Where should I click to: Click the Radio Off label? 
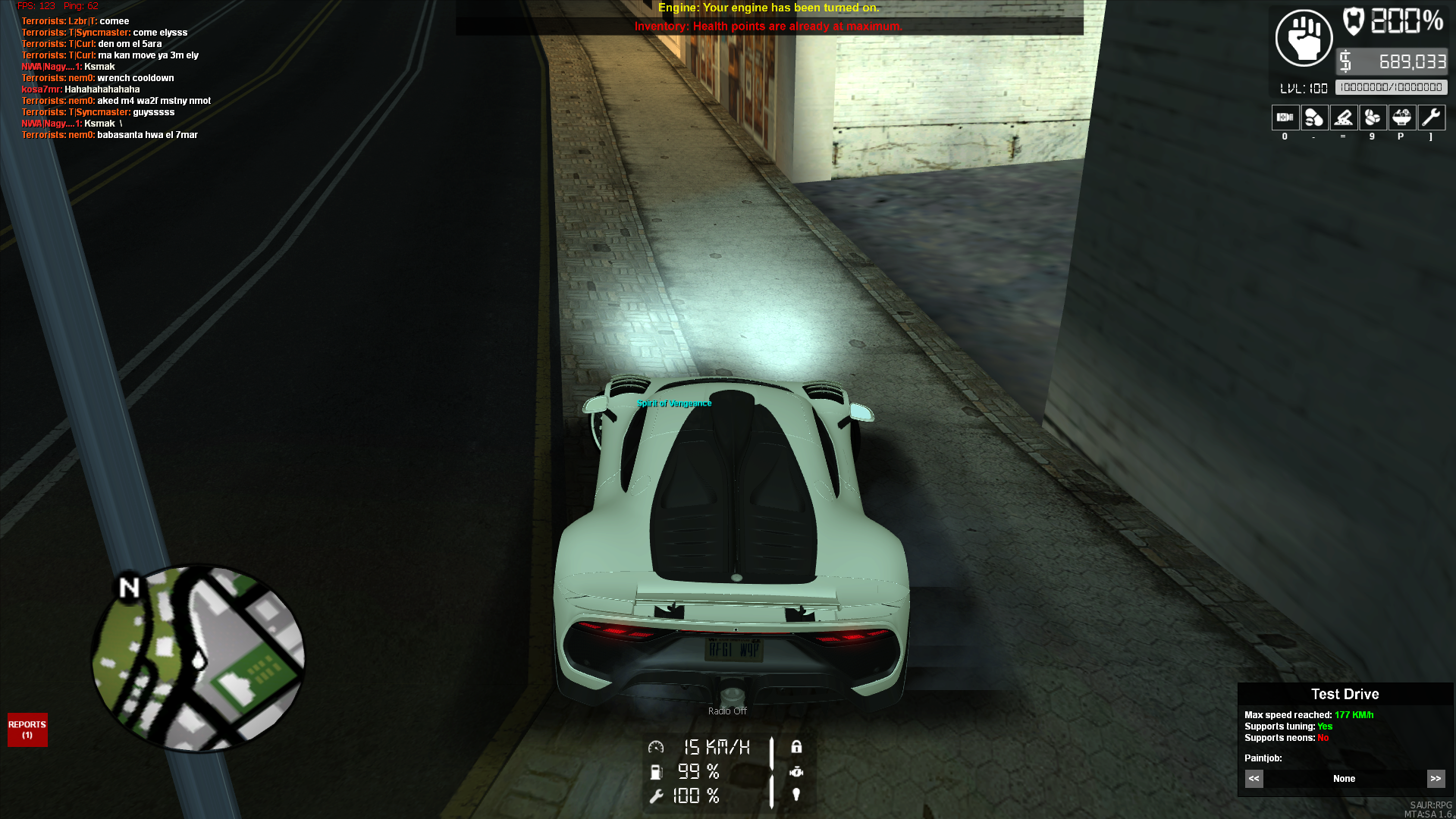(727, 711)
